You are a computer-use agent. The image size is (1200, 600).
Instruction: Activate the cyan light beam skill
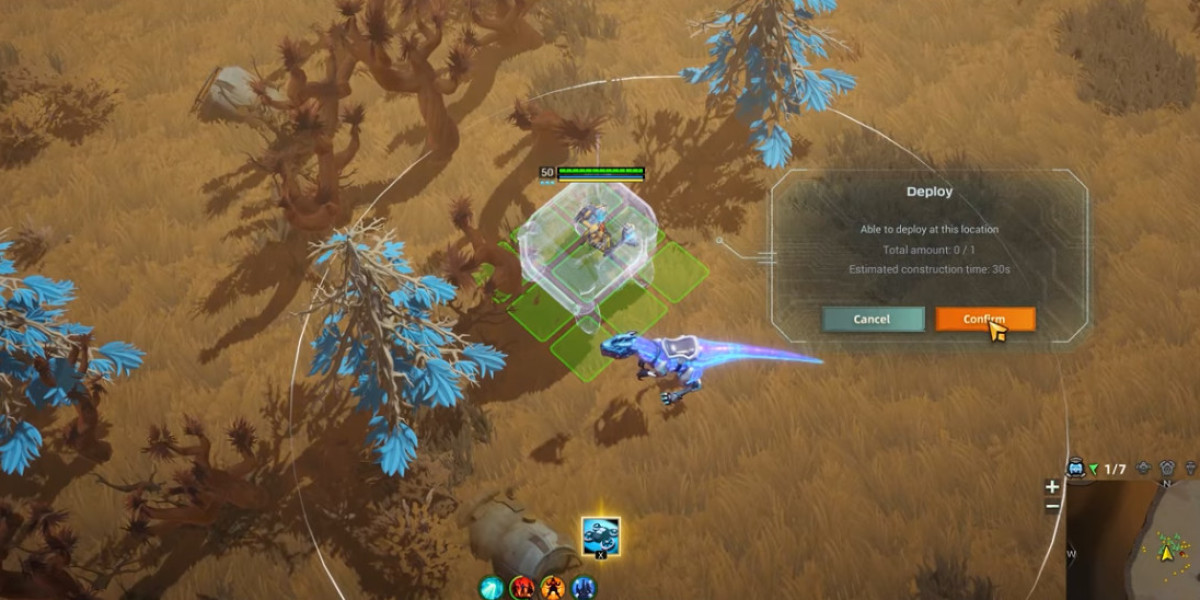click(x=491, y=588)
